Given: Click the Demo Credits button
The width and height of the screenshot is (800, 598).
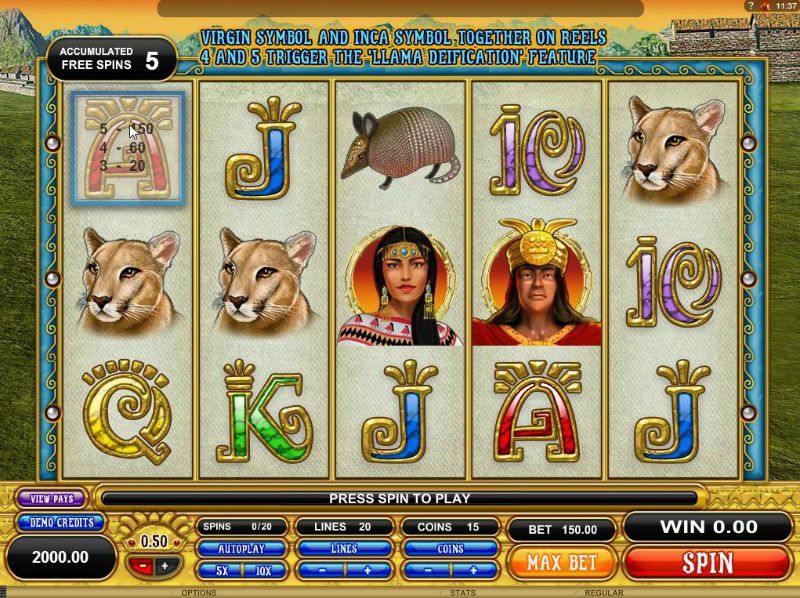Looking at the screenshot, I should click(x=60, y=522).
